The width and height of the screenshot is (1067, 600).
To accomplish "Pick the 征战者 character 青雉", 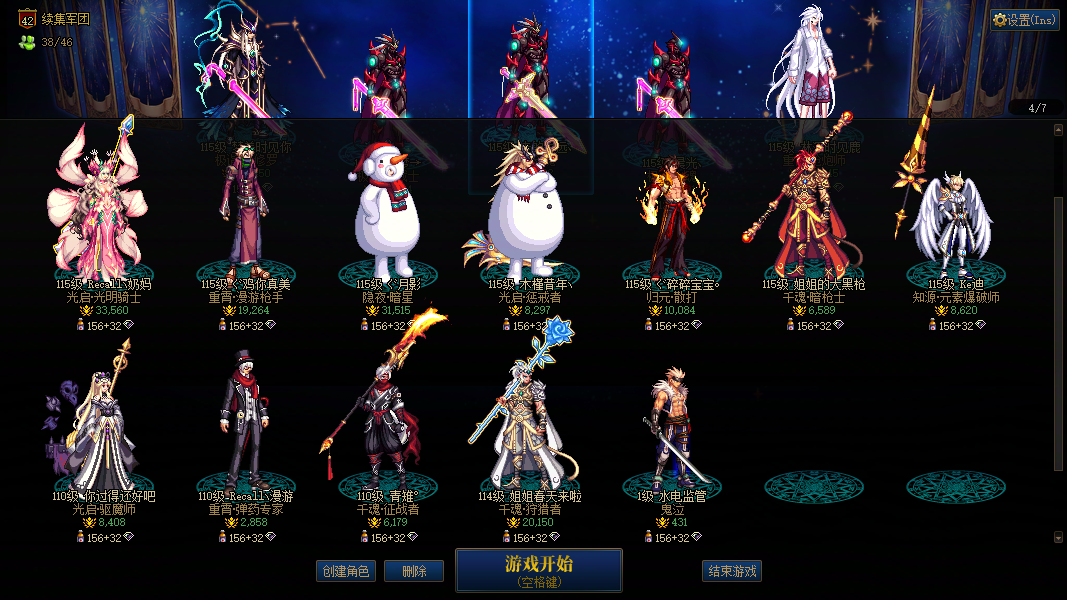I will coord(385,425).
